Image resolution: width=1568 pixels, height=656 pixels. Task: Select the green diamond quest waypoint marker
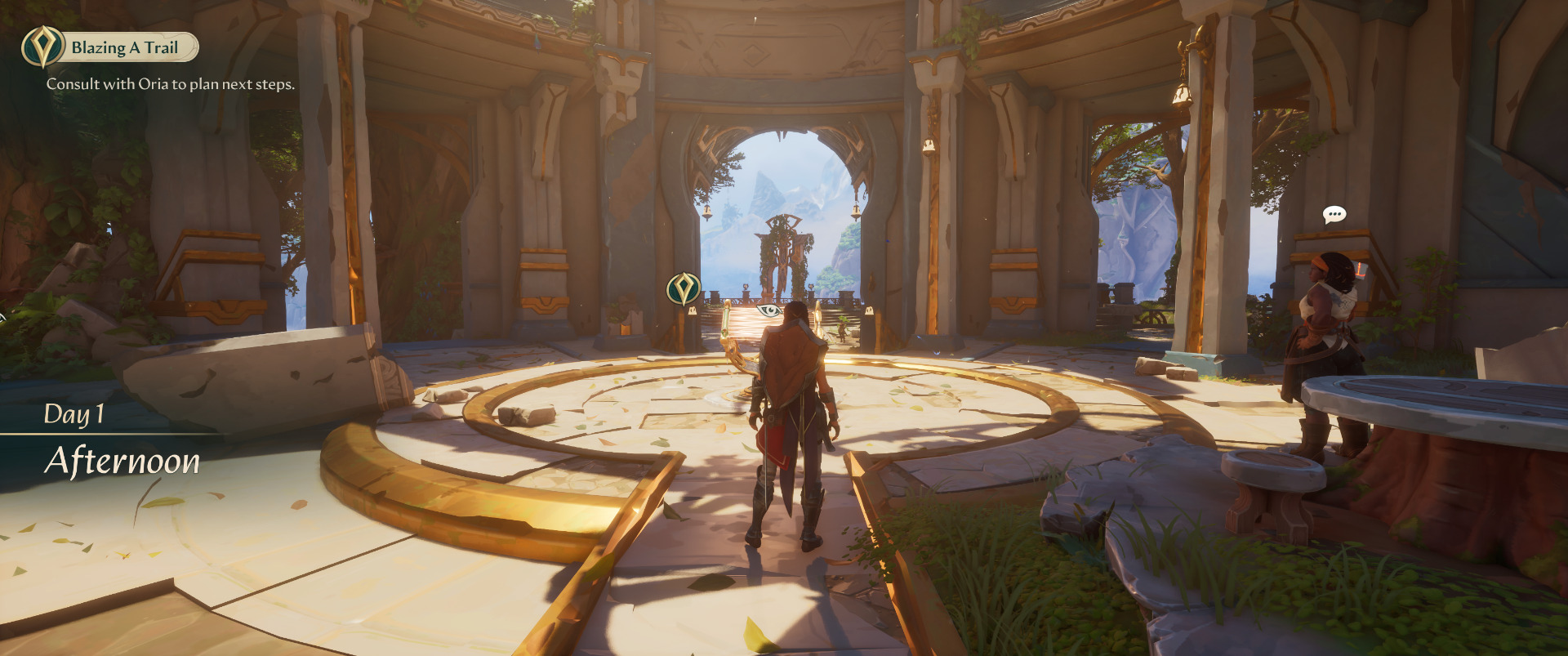pos(684,288)
